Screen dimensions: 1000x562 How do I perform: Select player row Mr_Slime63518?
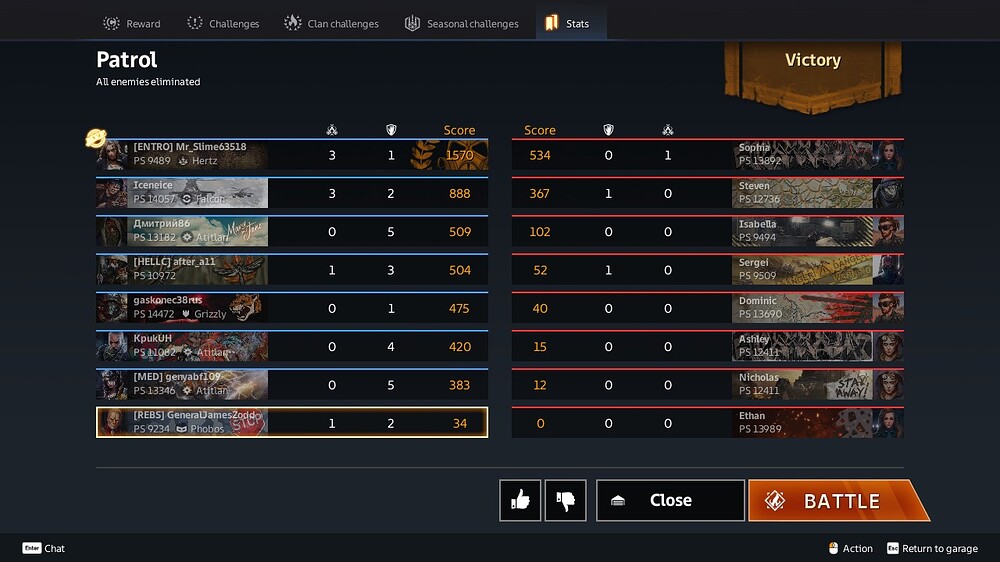[x=291, y=155]
